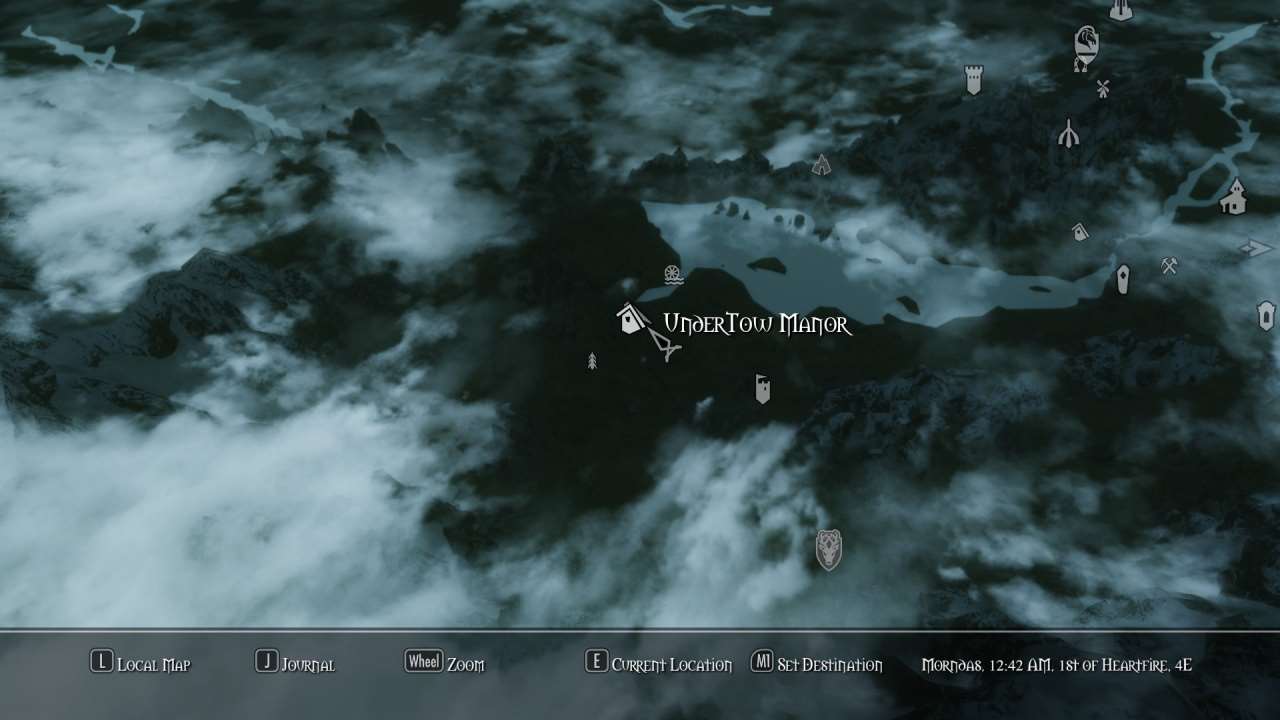
Task: Select the pine tree grove marker
Action: click(592, 361)
